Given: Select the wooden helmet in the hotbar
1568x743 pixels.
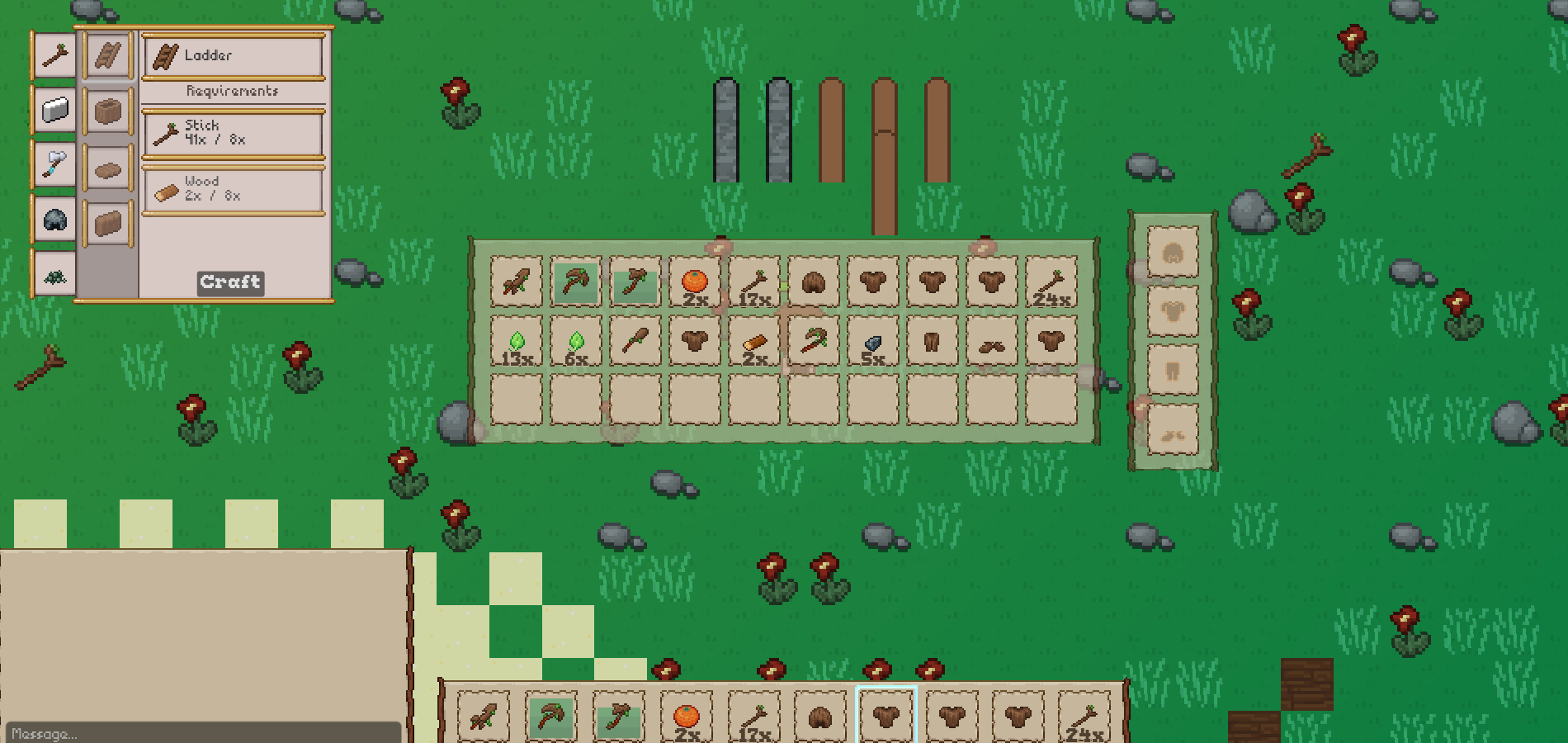Looking at the screenshot, I should 820,716.
